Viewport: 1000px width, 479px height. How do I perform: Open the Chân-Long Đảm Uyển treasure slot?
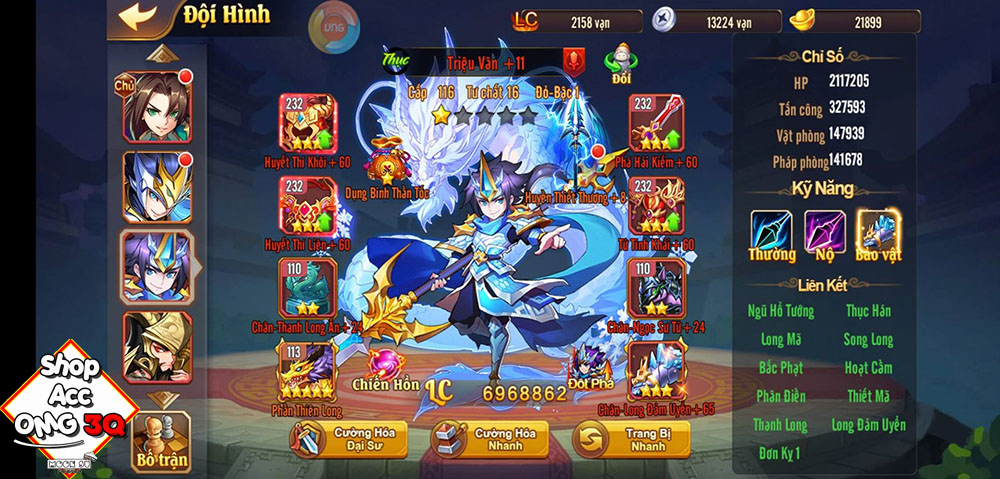[656, 371]
